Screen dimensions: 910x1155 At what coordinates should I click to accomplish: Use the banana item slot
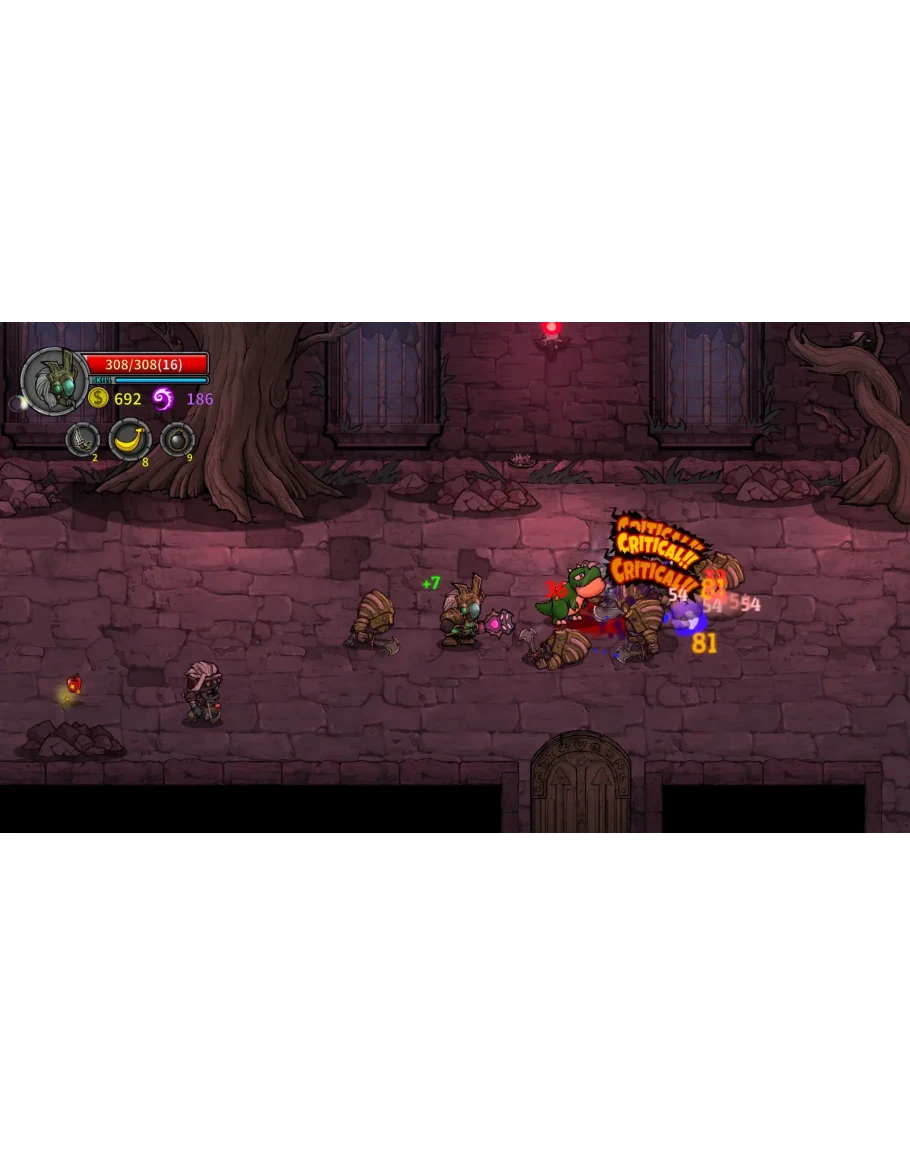point(129,439)
